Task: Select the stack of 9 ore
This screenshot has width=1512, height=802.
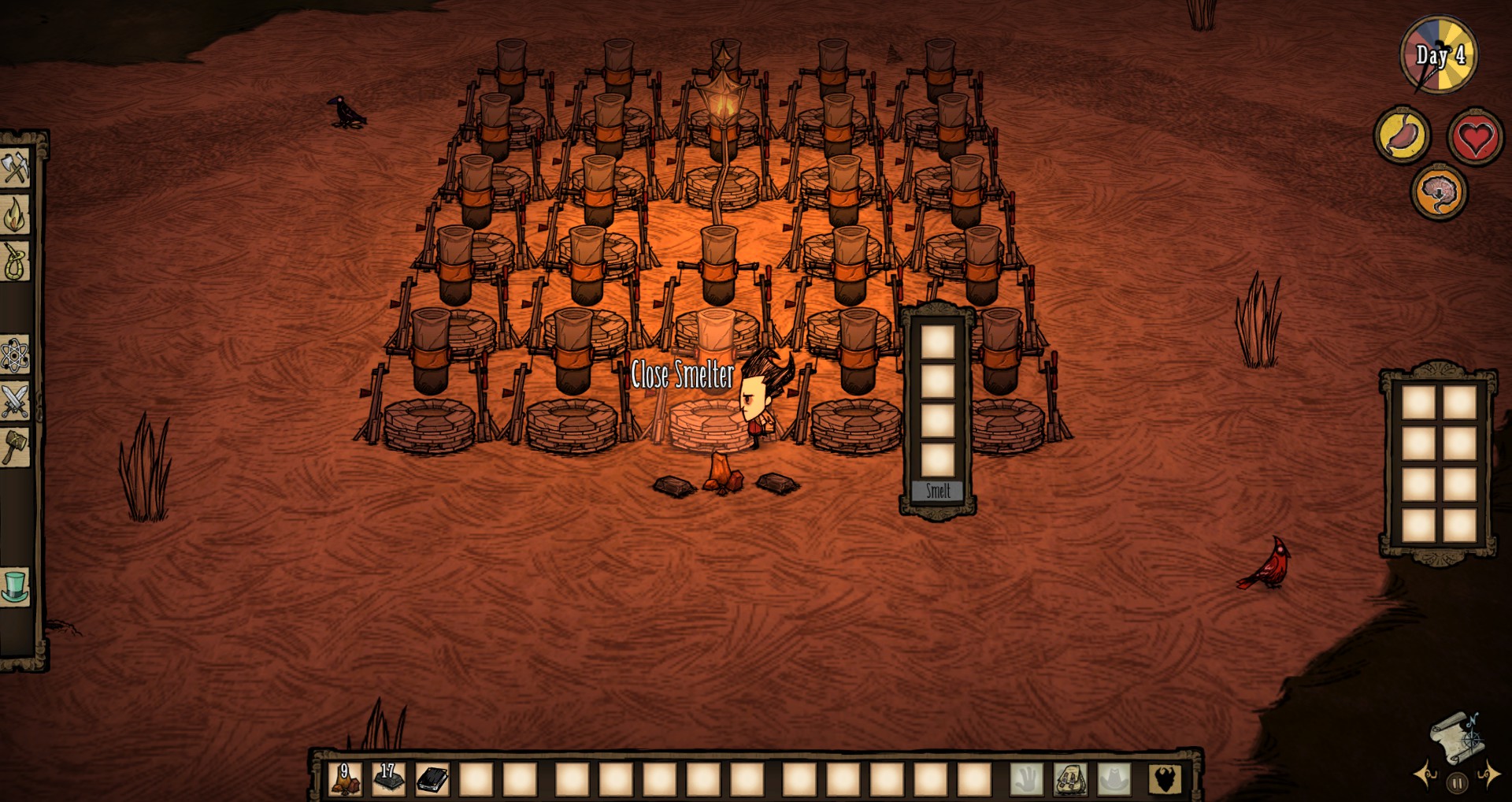Action: (x=345, y=779)
